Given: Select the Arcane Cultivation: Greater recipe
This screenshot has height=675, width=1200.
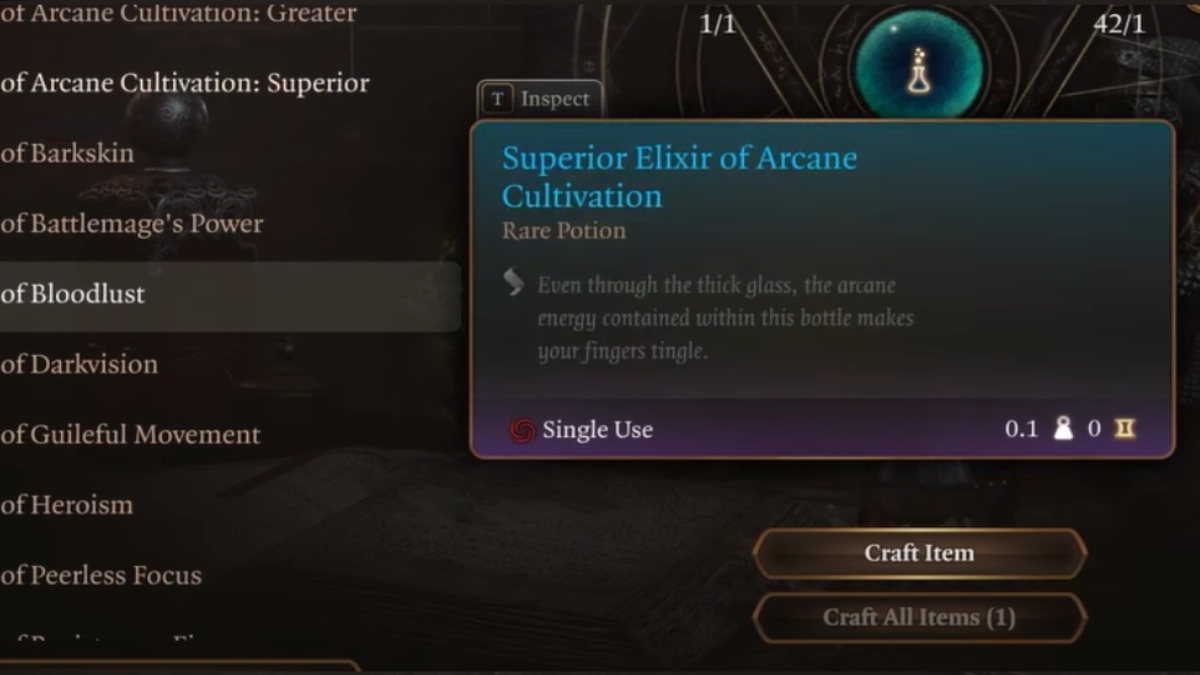Looking at the screenshot, I should click(x=178, y=14).
